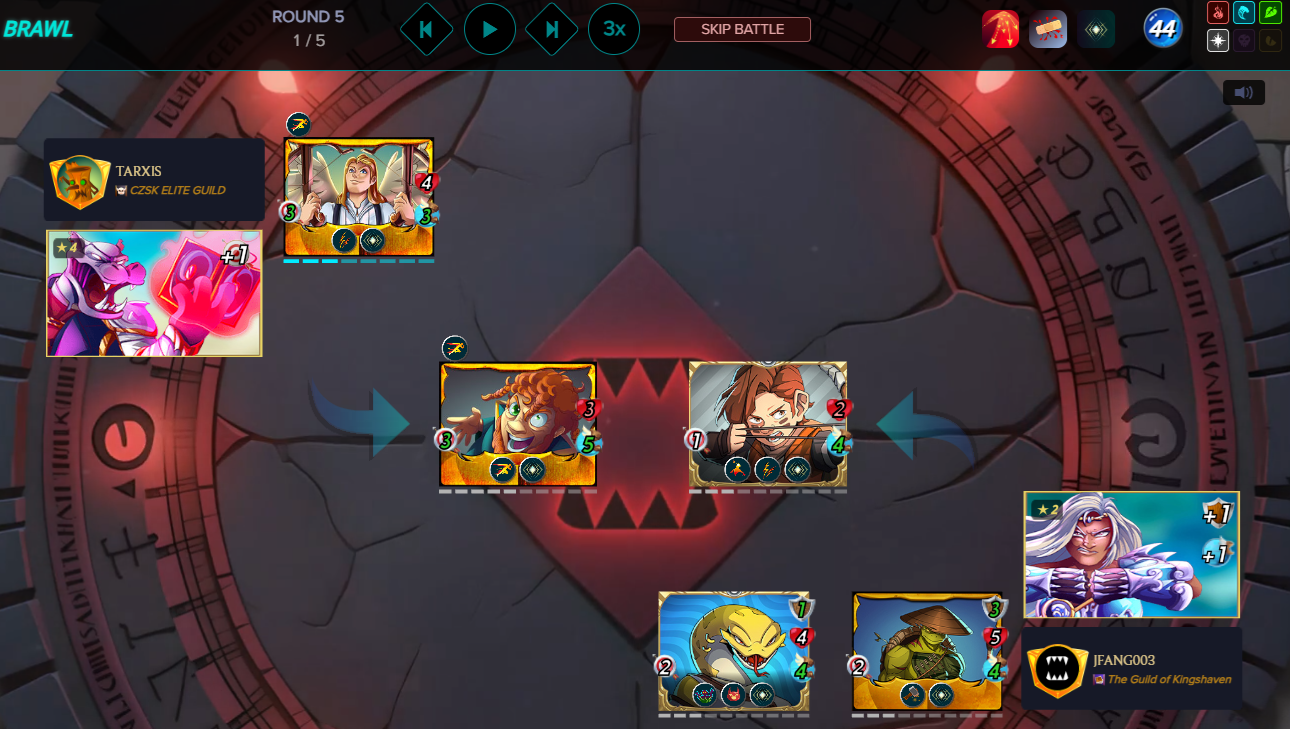Image resolution: width=1290 pixels, height=729 pixels.
Task: Toggle 3x battle speed
Action: 614,29
